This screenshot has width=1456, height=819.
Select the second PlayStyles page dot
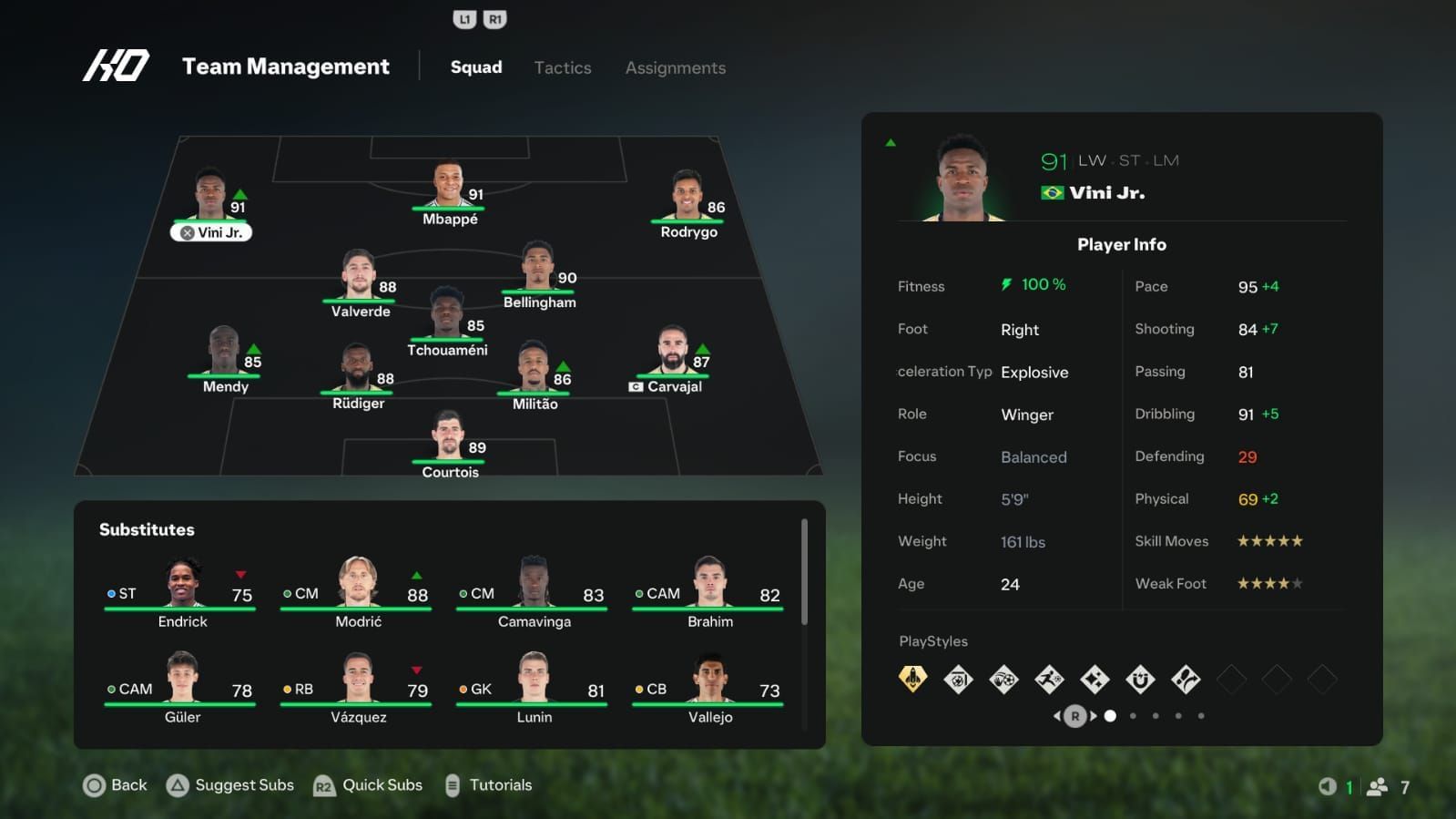pyautogui.click(x=1134, y=716)
